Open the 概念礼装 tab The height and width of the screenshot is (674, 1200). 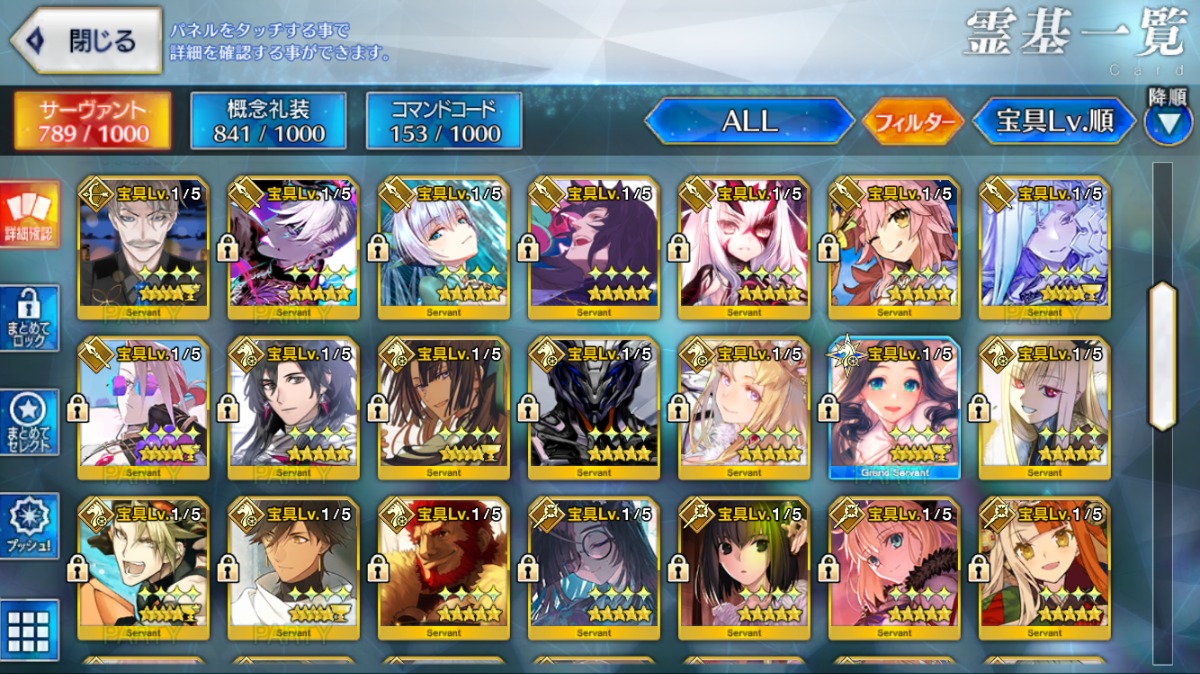(269, 122)
